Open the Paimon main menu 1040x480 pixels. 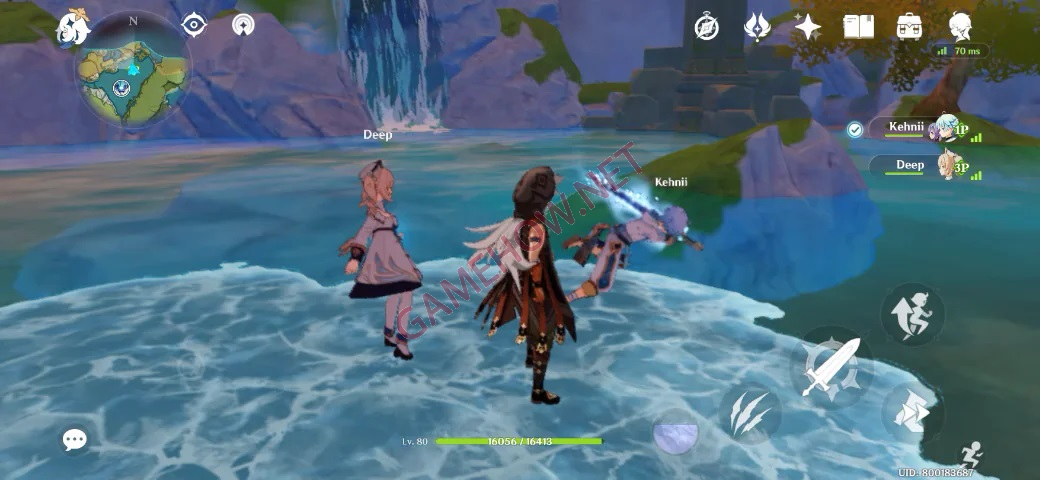pos(73,30)
